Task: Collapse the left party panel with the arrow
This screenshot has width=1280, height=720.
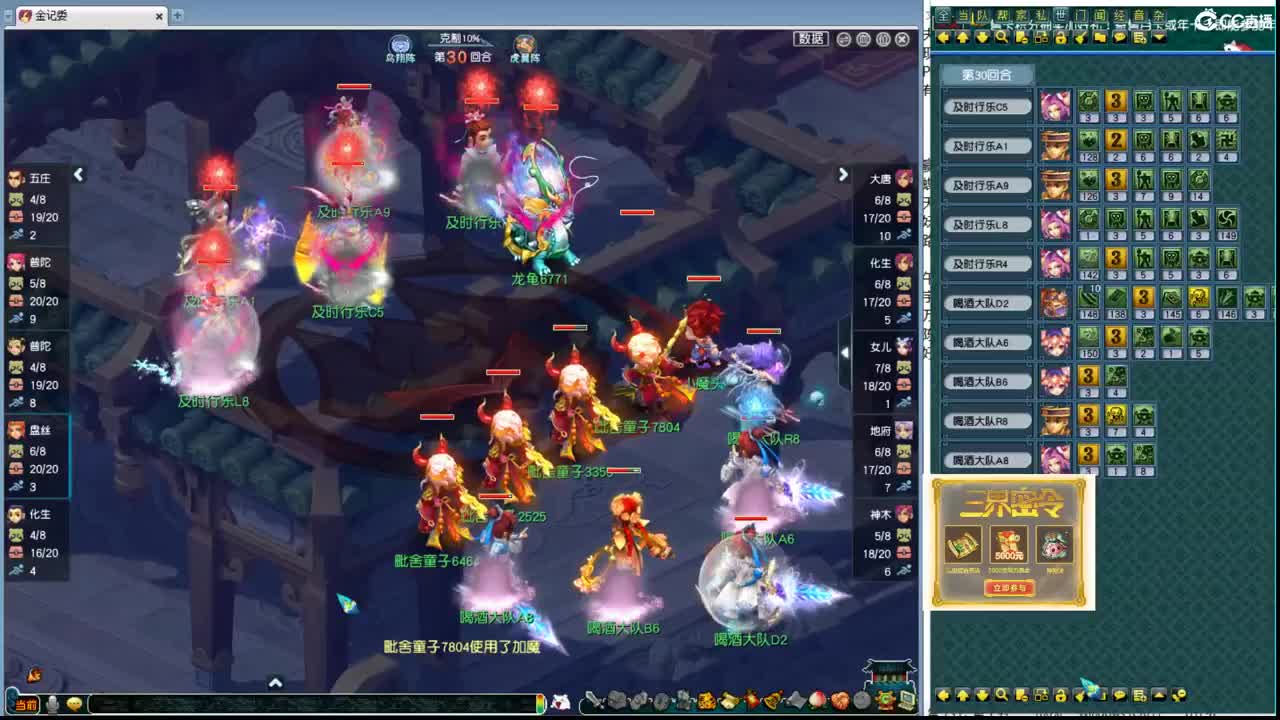Action: click(78, 175)
